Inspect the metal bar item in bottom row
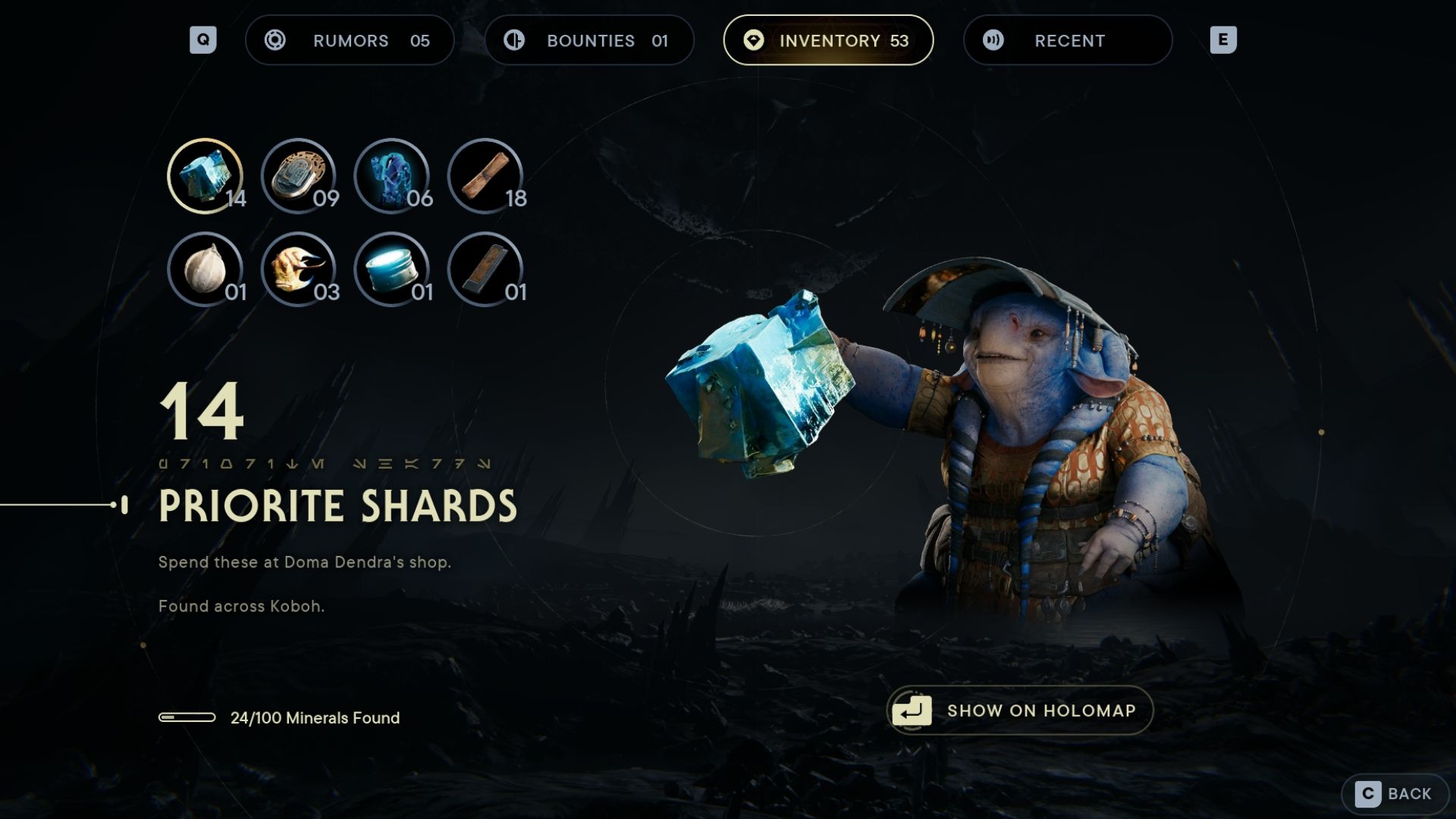 point(485,269)
